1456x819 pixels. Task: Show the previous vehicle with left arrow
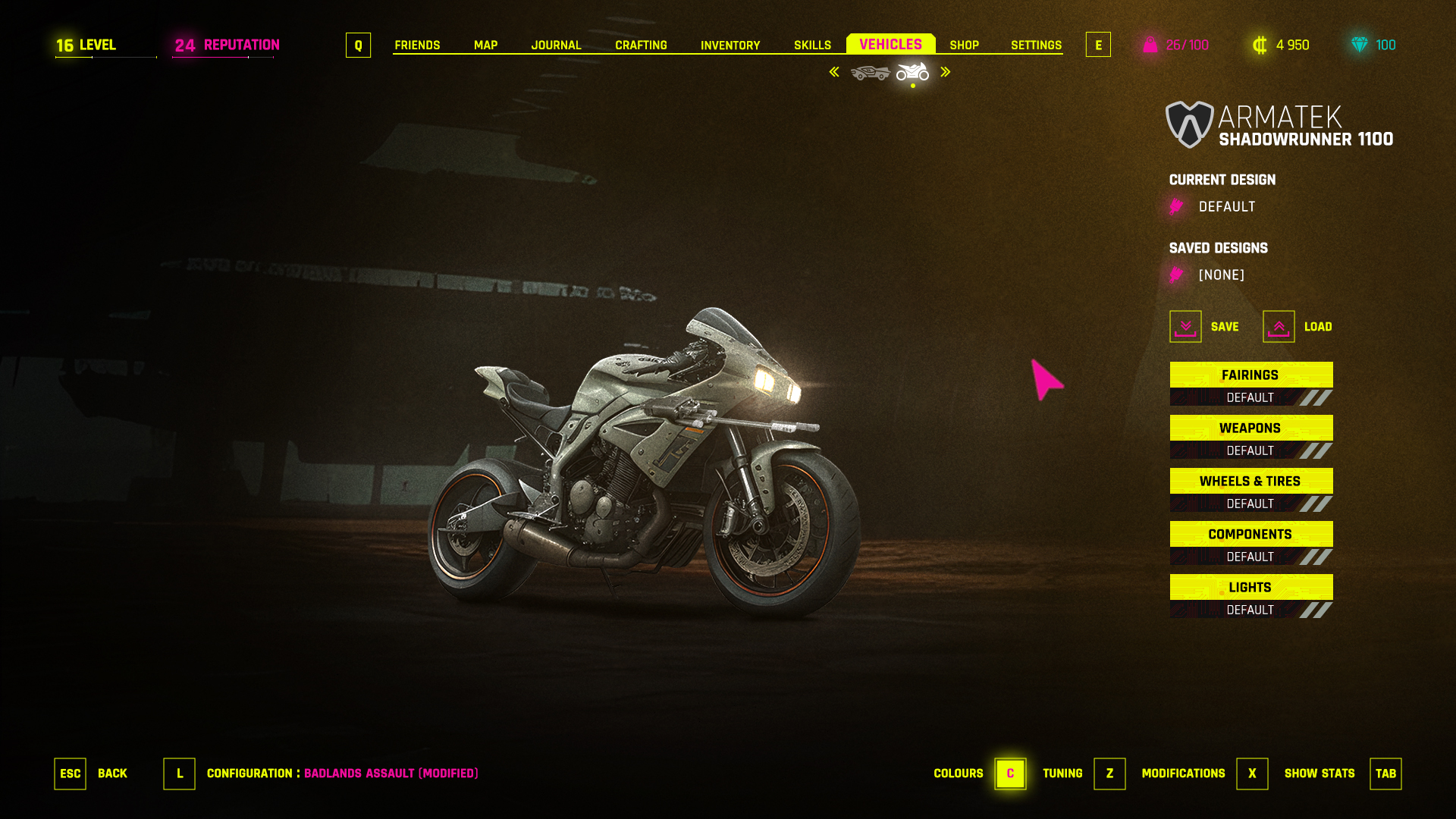(834, 72)
